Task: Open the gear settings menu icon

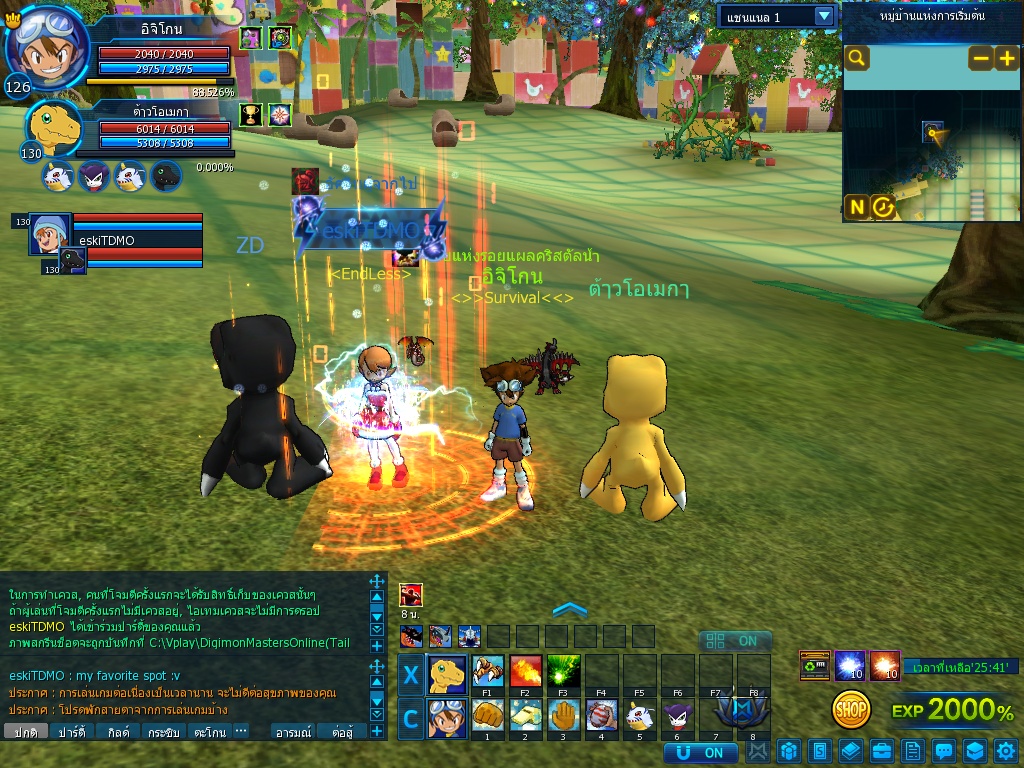Action: coord(1005,751)
